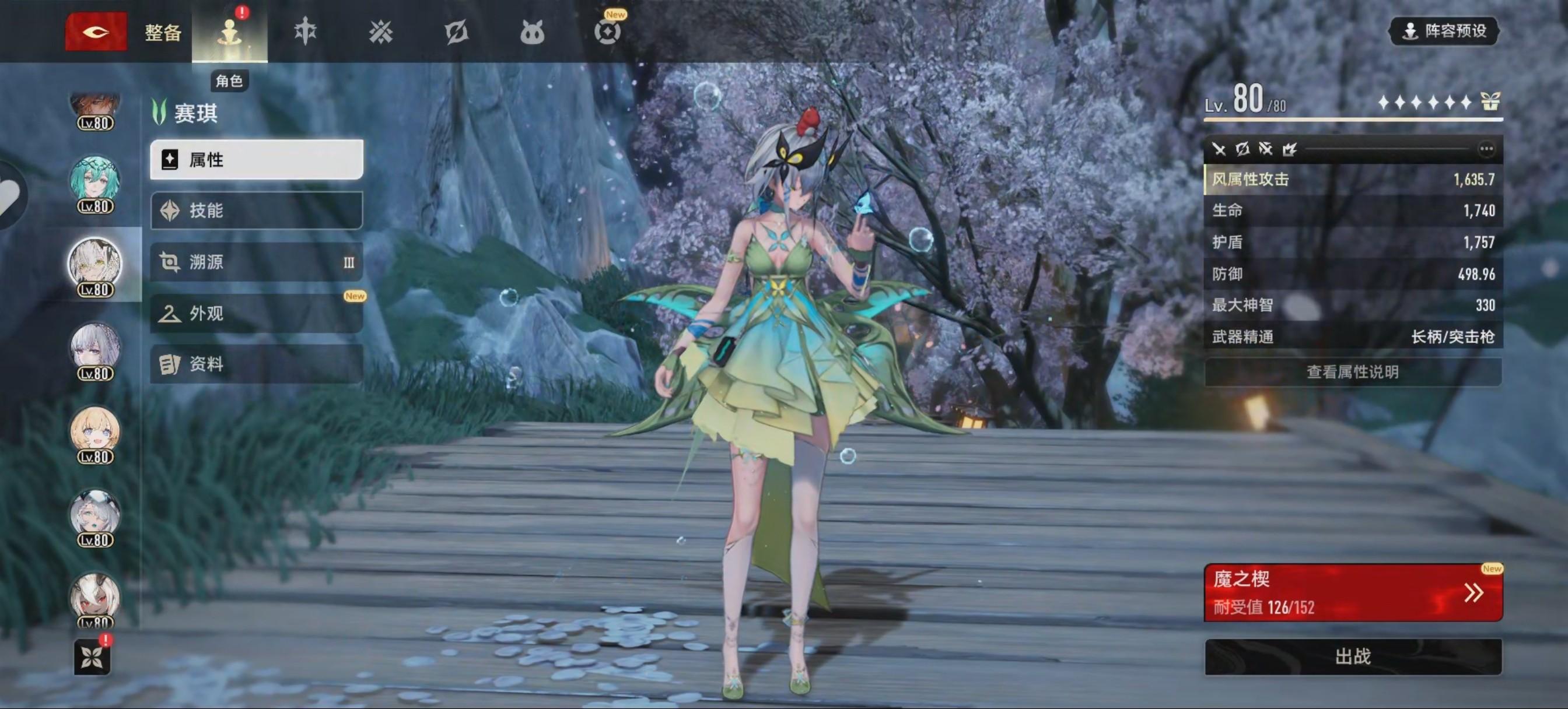Click the flower icon at the list bottom
Image resolution: width=1568 pixels, height=709 pixels.
[x=92, y=657]
